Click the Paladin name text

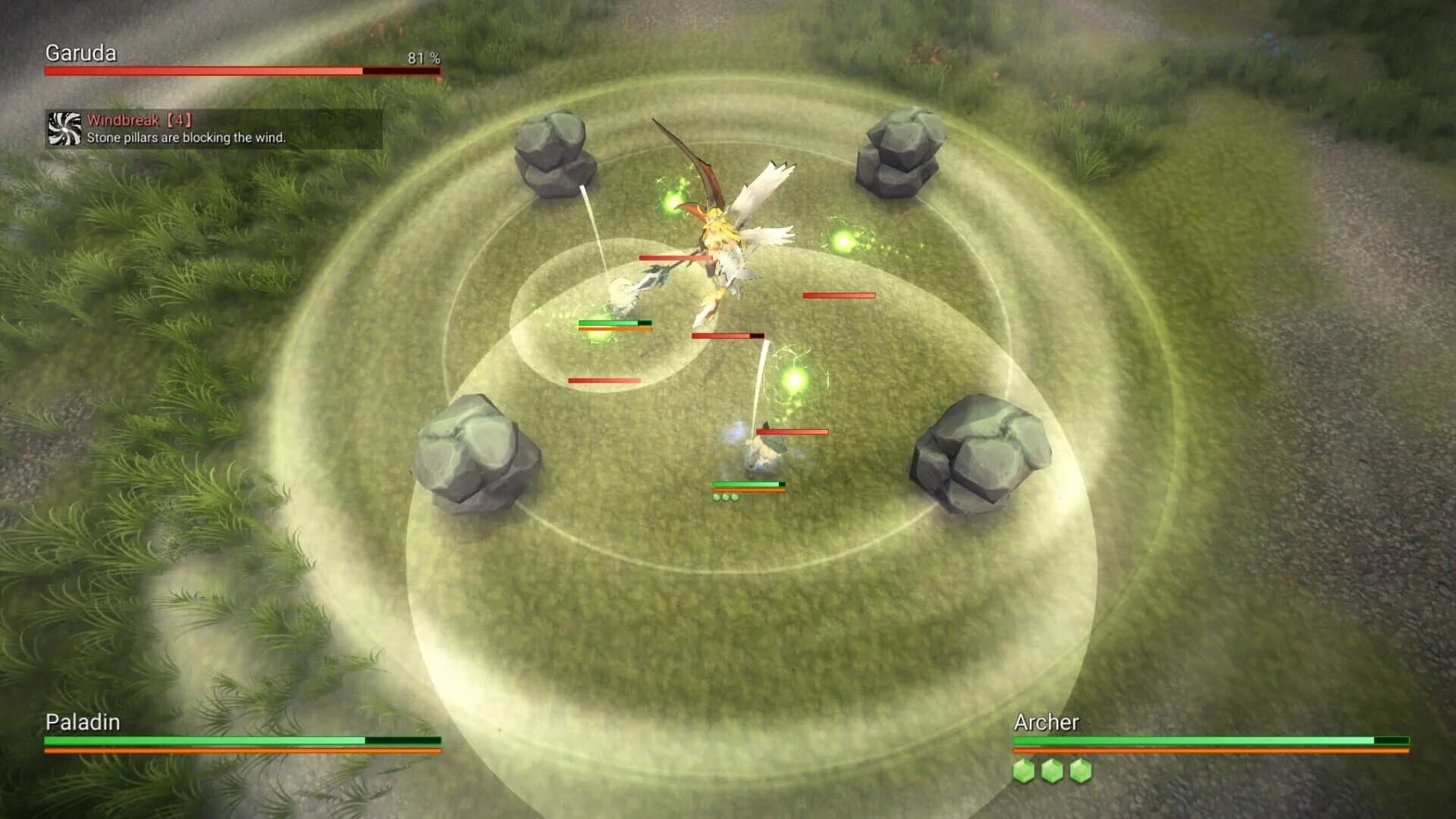click(x=80, y=723)
